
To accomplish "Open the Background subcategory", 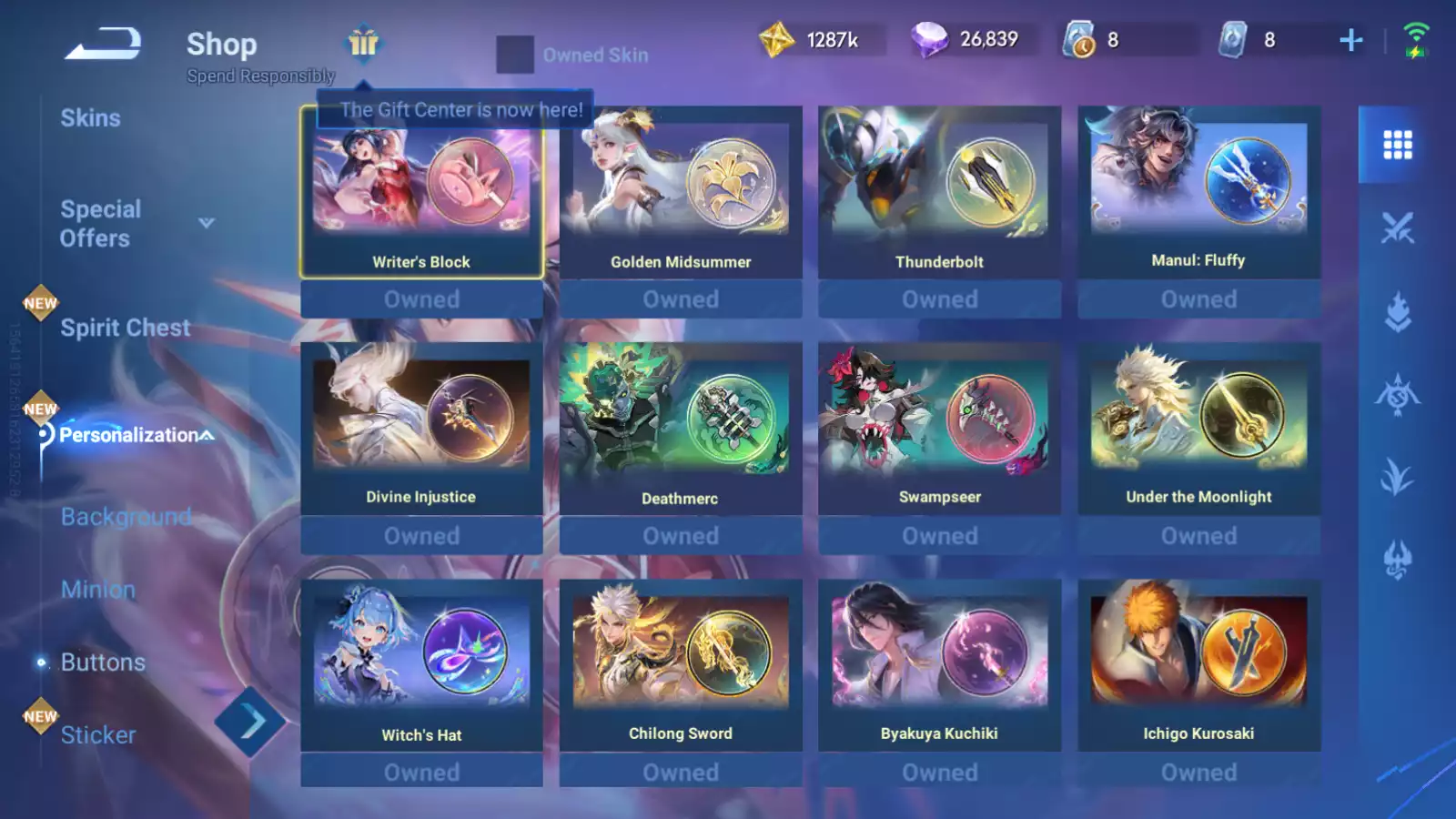I will coord(126,517).
